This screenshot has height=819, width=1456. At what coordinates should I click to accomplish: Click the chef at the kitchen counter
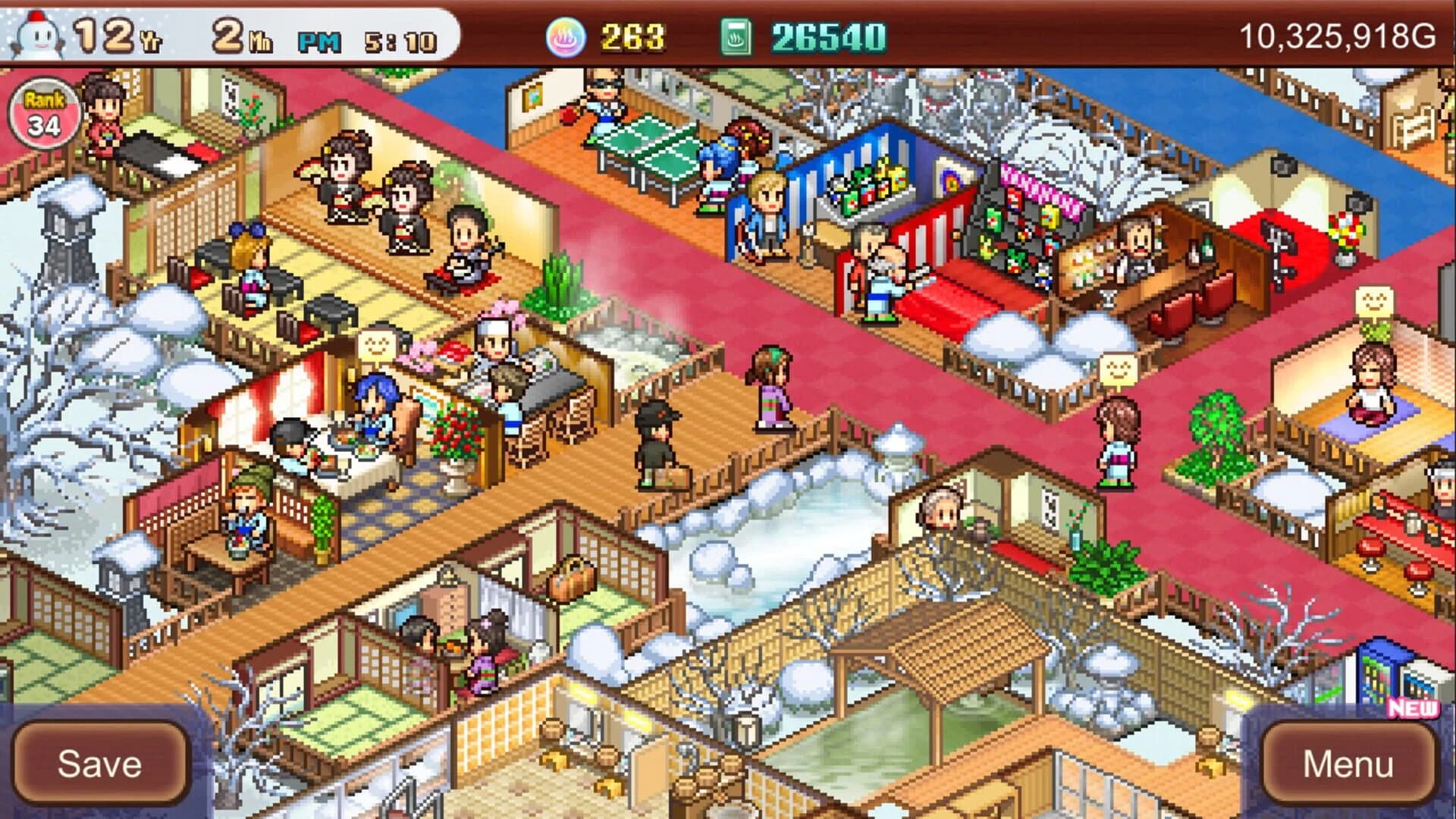click(493, 341)
